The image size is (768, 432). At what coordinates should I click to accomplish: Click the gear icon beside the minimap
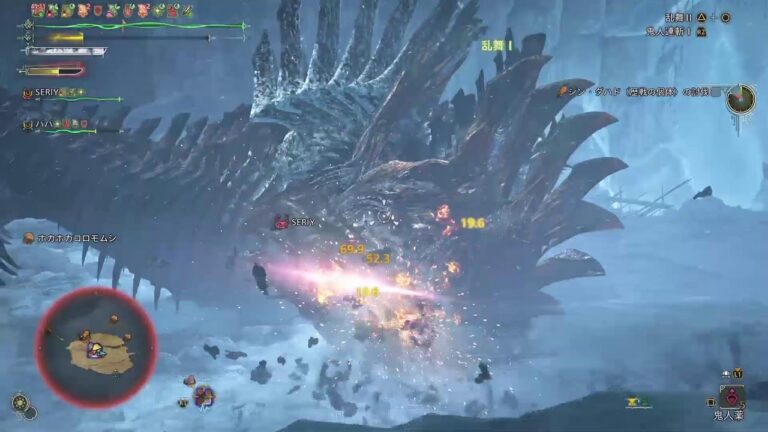point(20,403)
